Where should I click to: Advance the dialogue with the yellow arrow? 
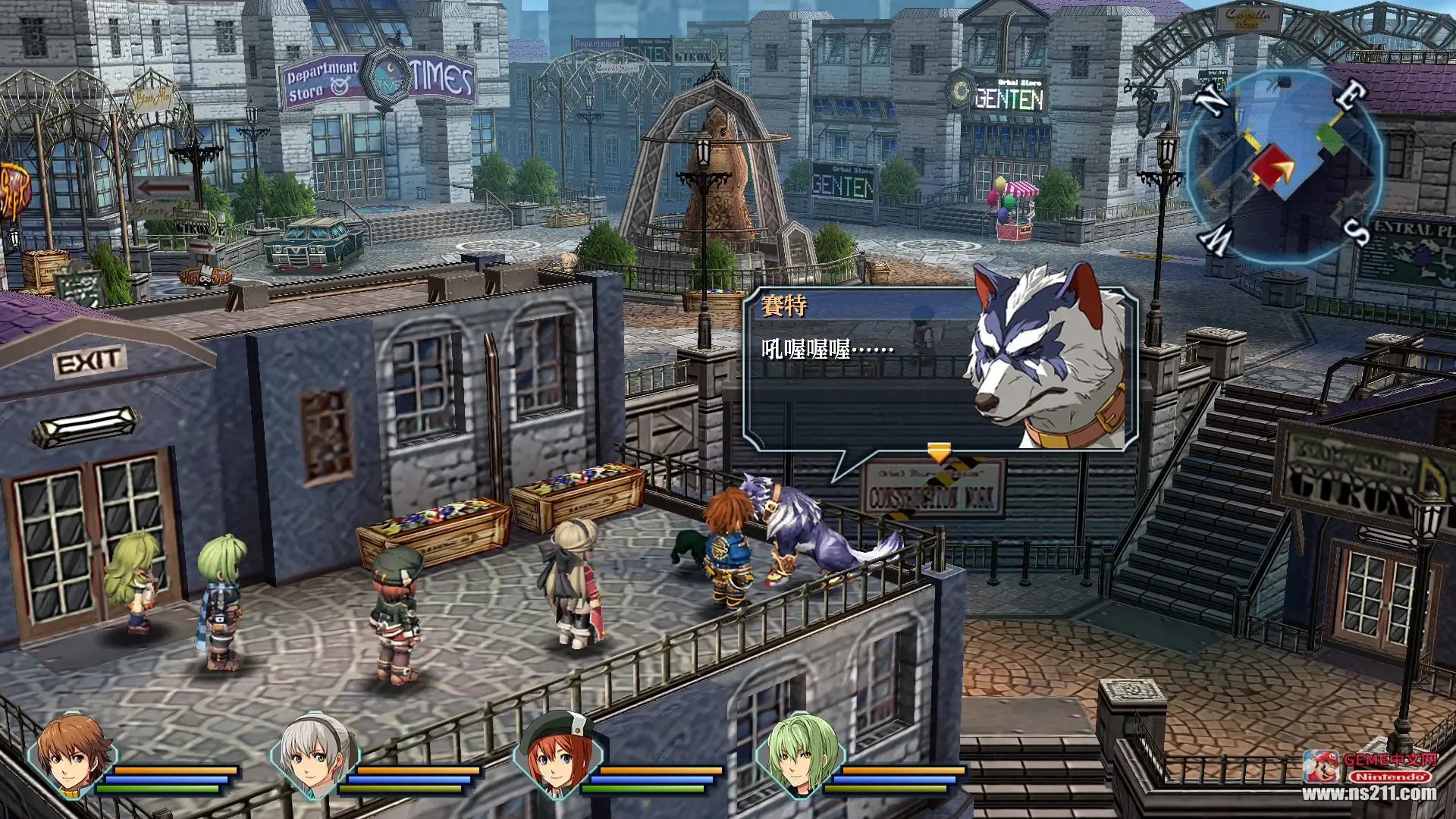(x=939, y=453)
